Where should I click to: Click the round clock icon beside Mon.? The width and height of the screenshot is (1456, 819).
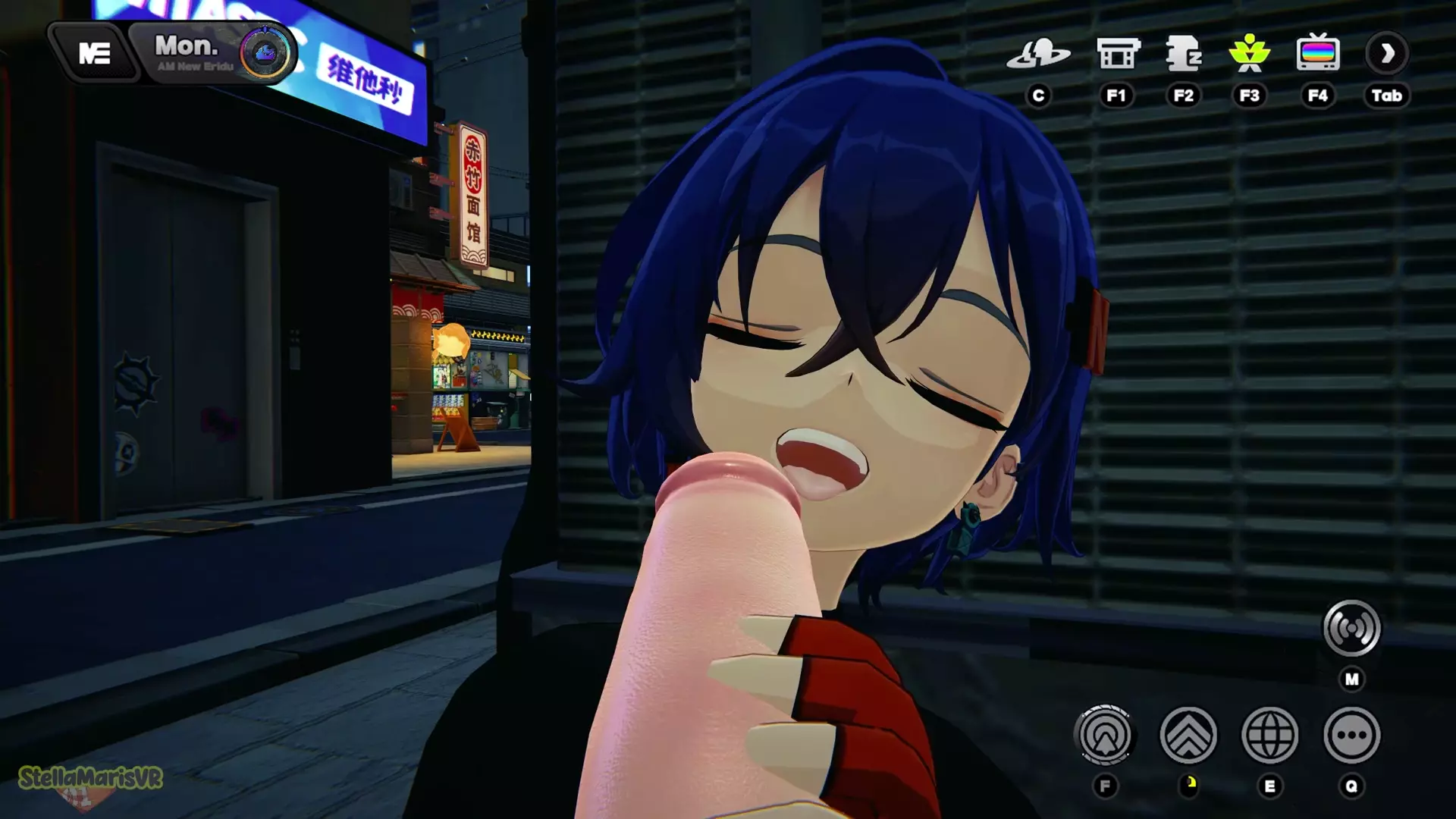[x=265, y=53]
